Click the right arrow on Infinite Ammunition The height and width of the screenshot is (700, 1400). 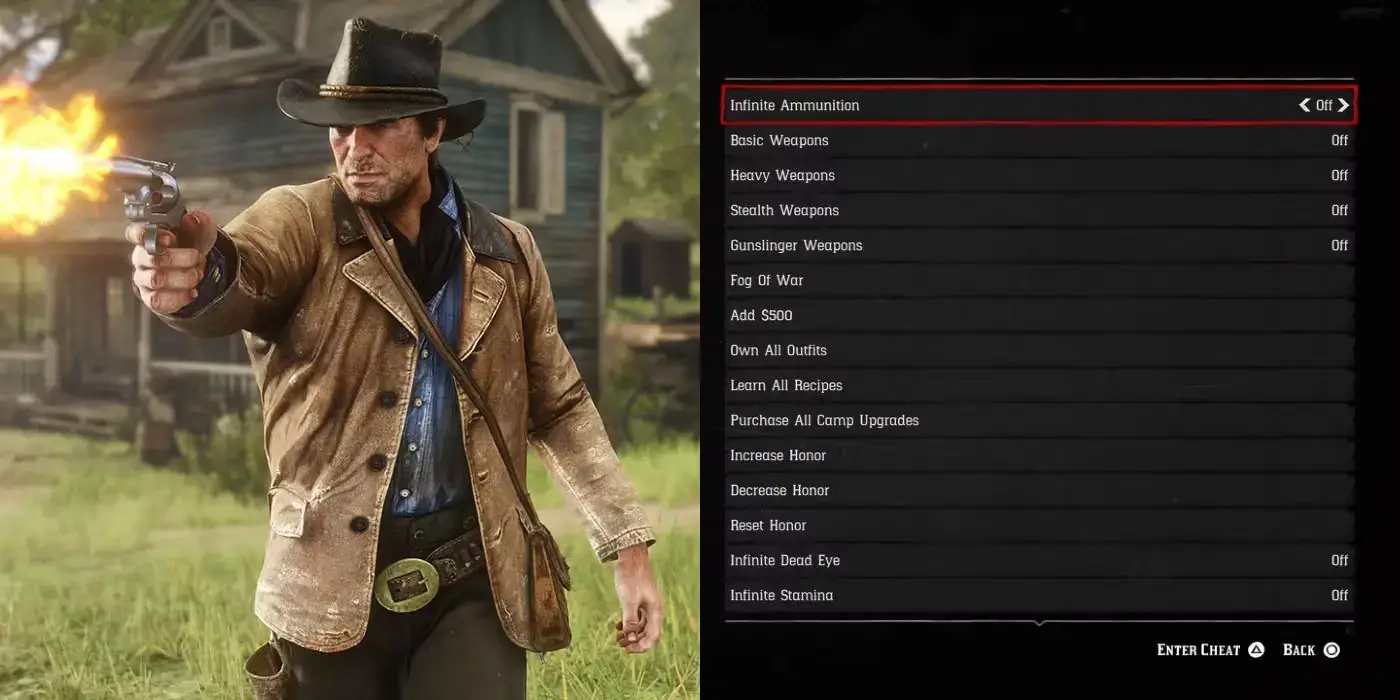tap(1343, 105)
